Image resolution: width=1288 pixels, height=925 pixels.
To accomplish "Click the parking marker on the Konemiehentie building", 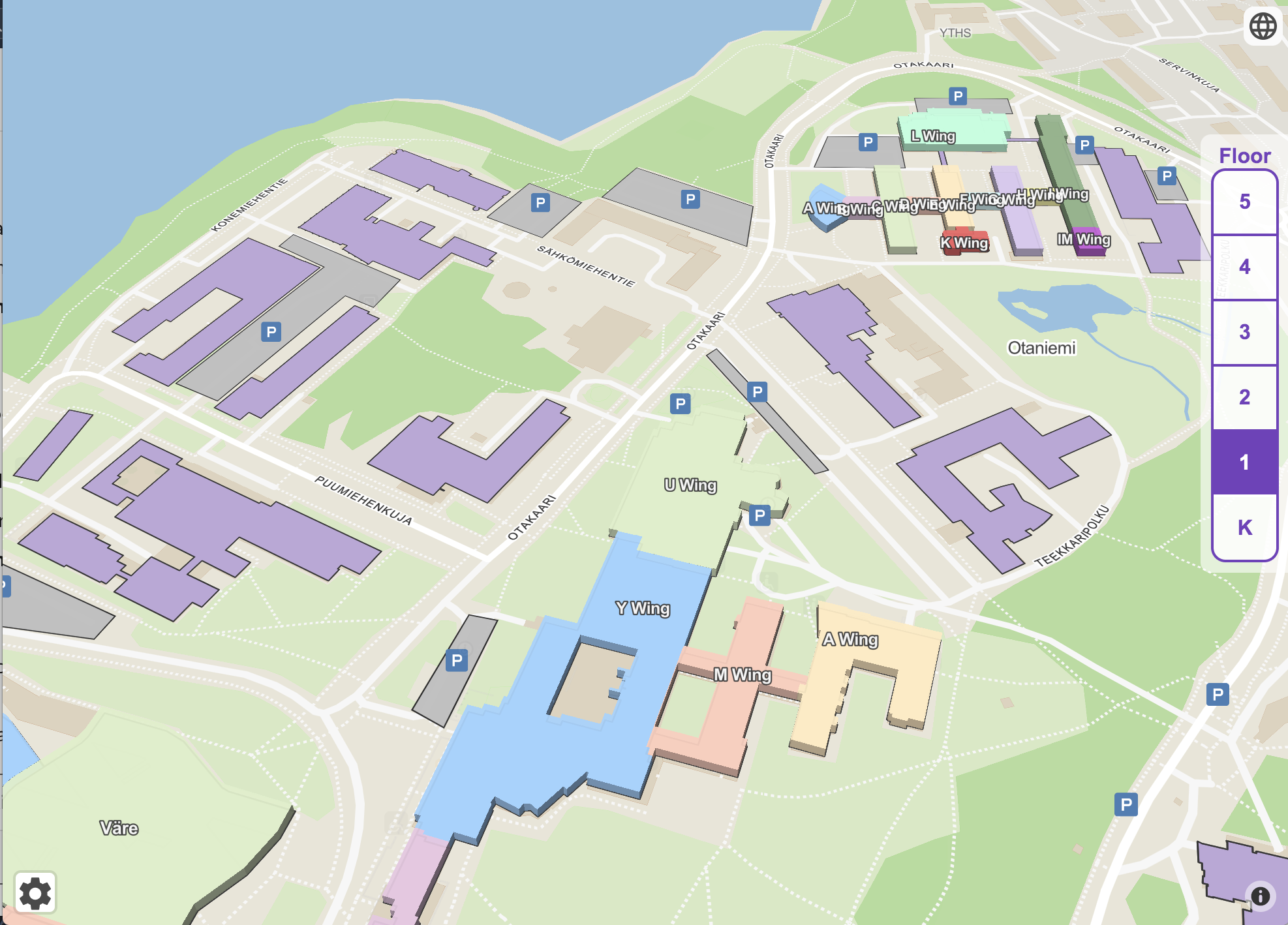I will tap(269, 332).
